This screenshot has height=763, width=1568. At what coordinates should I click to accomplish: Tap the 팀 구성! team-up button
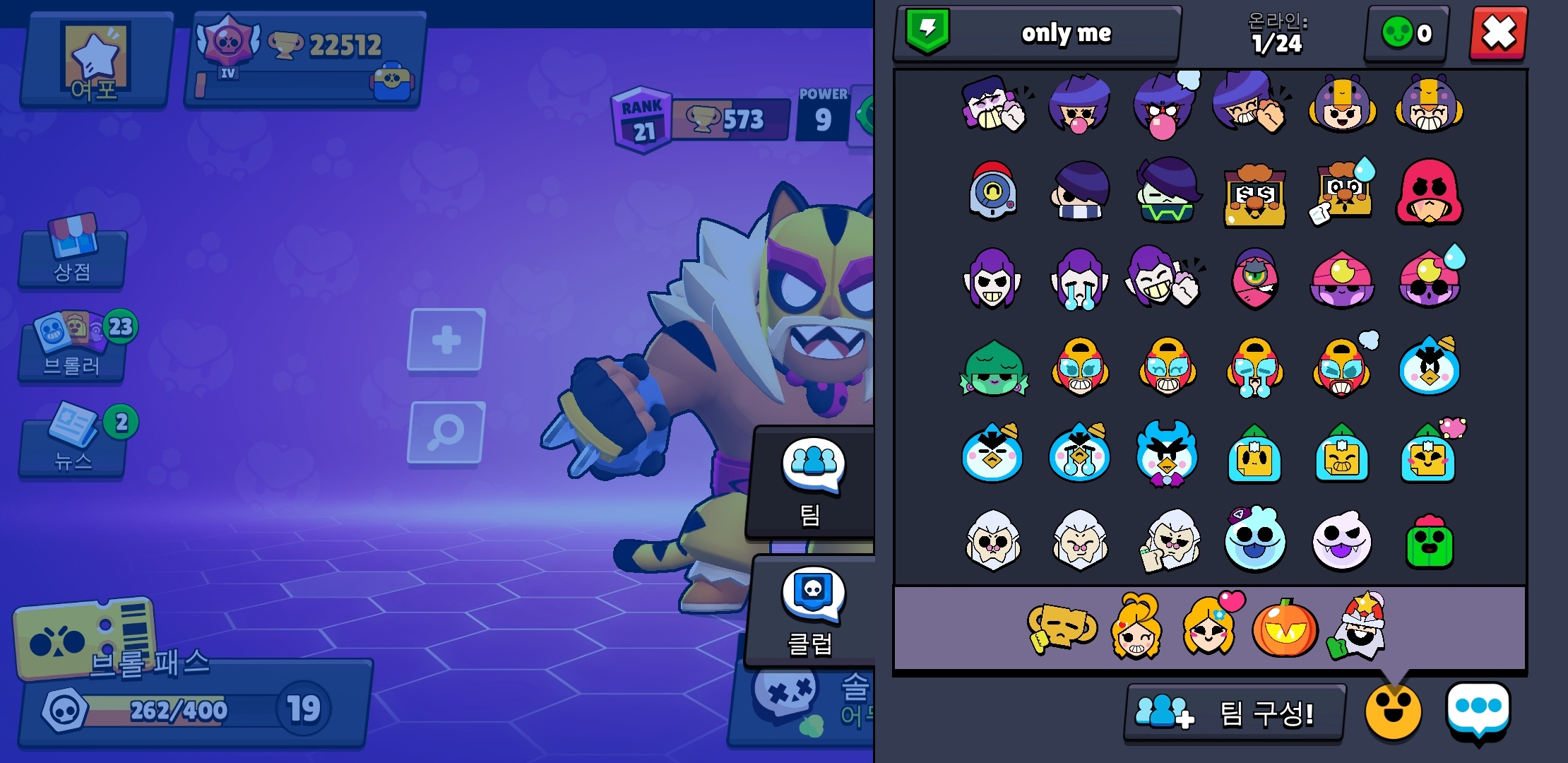1233,712
